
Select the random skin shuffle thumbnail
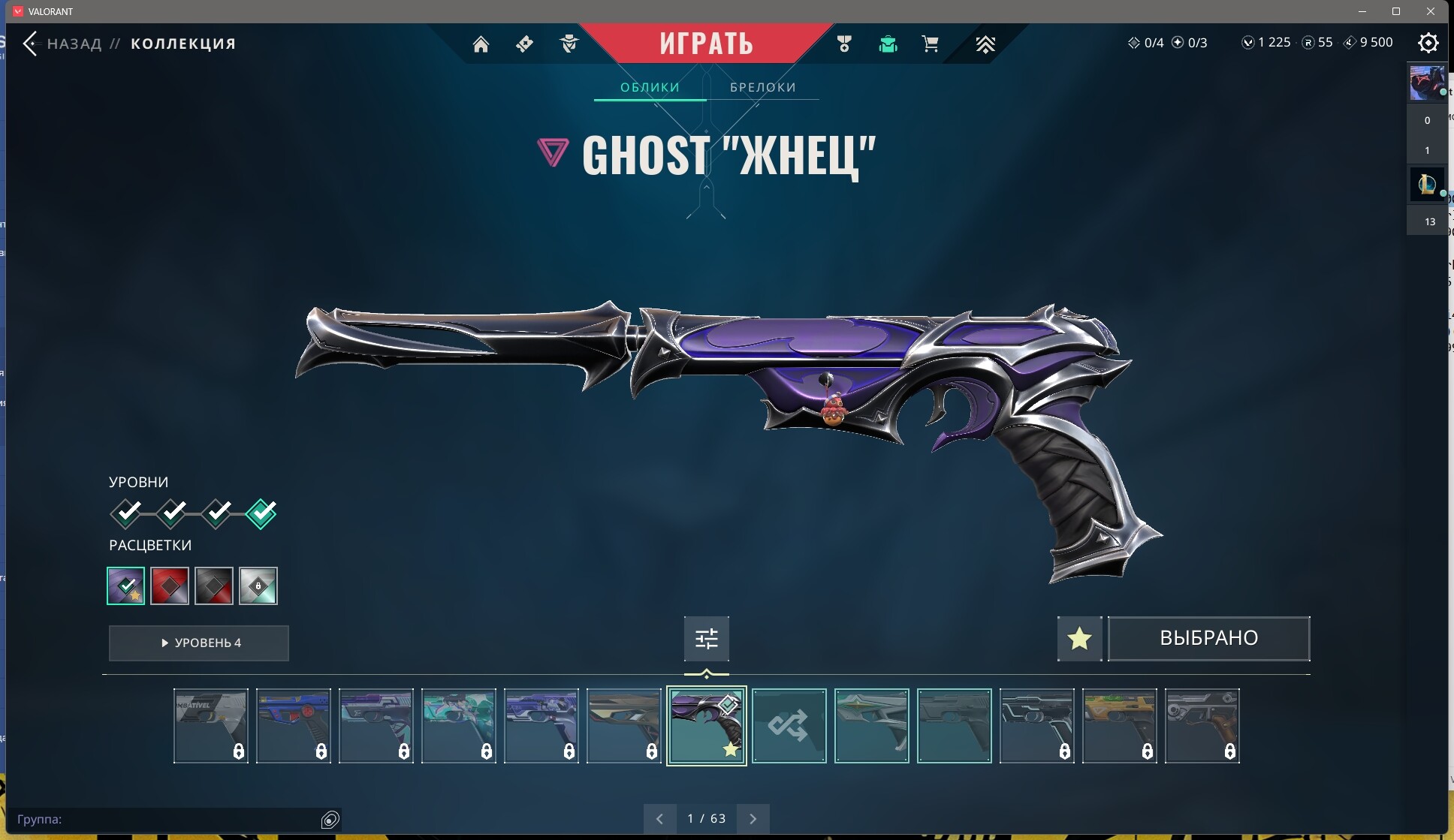click(x=789, y=726)
